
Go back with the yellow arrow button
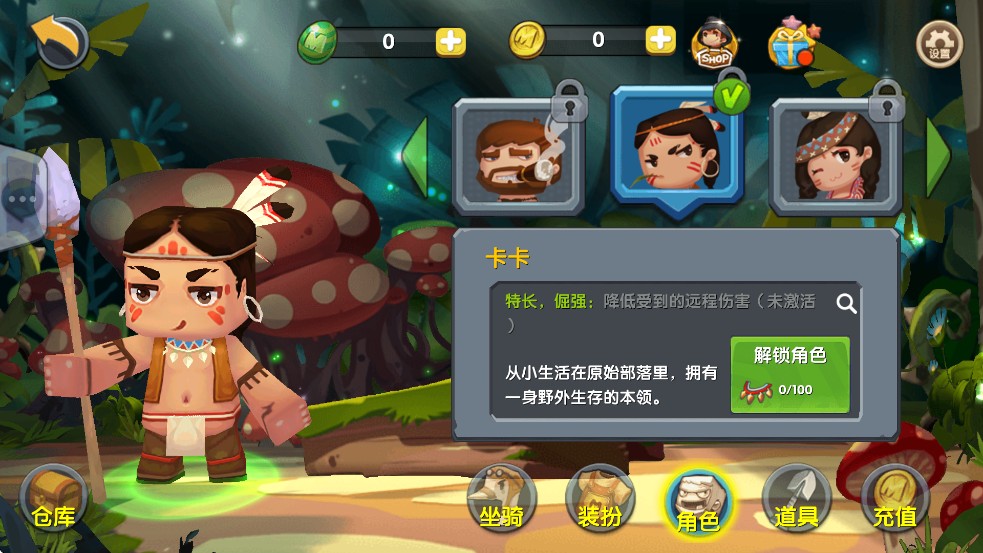point(58,39)
